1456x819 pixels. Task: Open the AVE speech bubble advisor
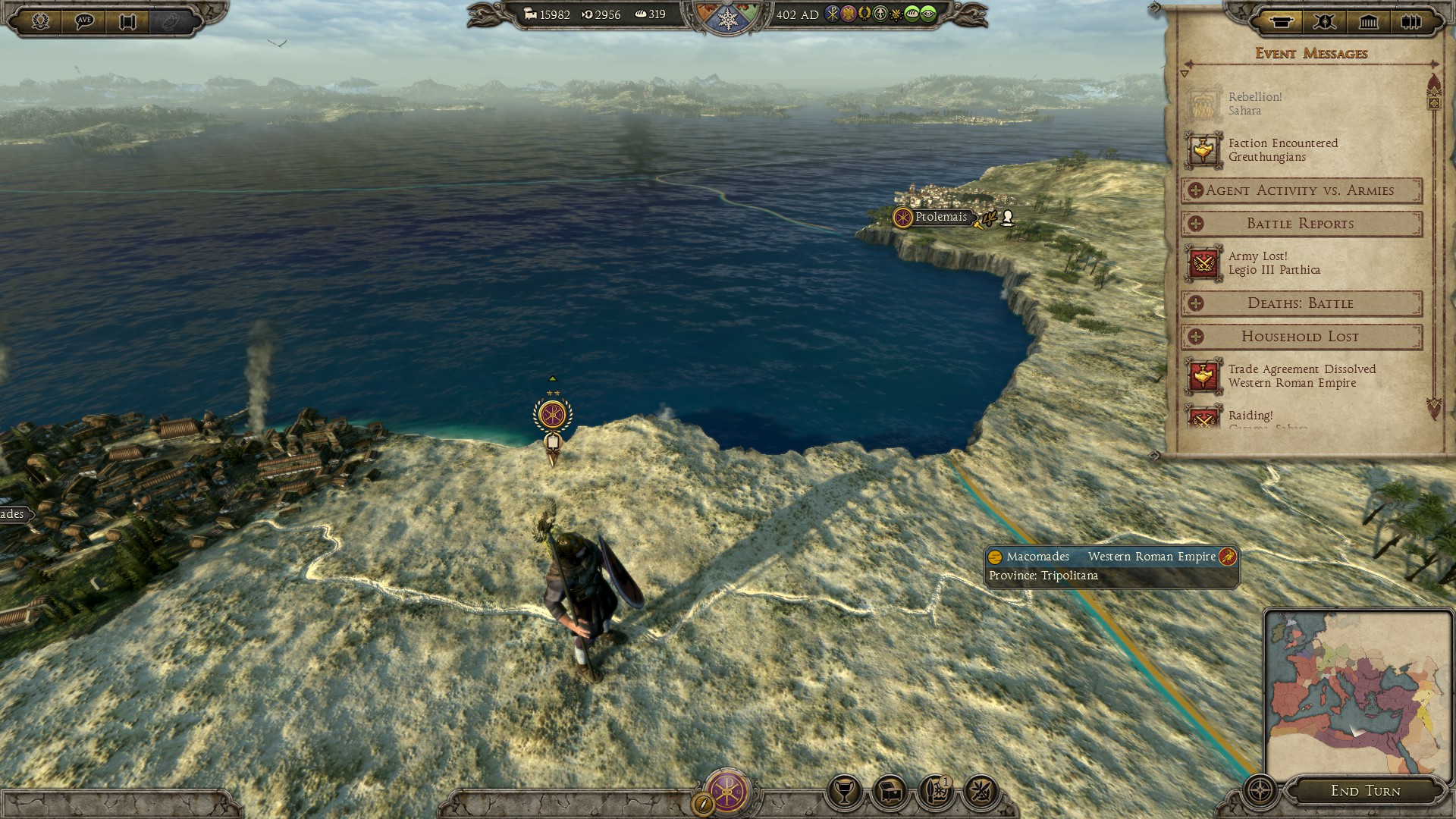click(84, 20)
